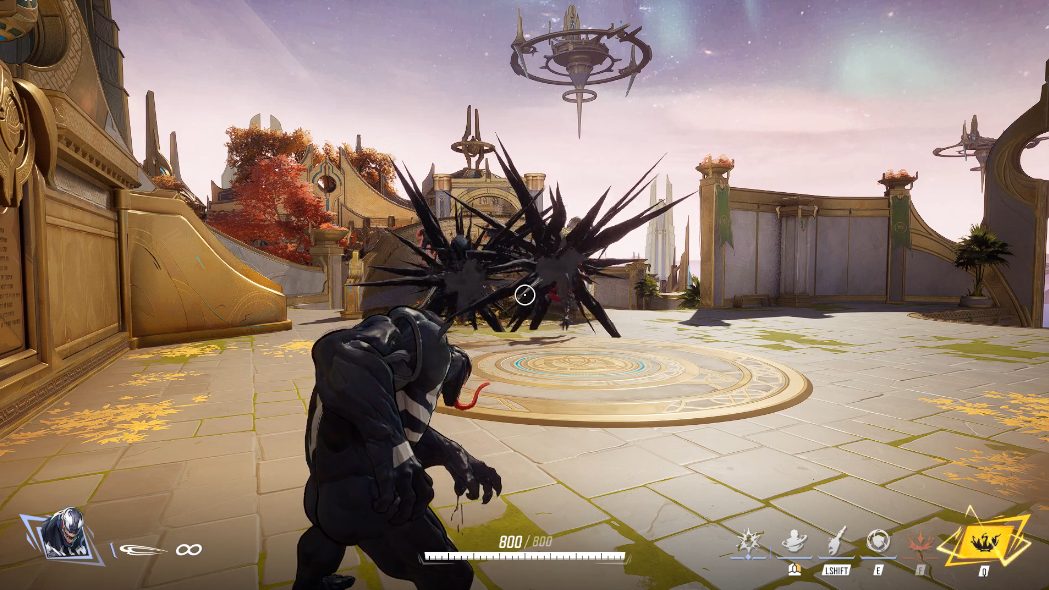1049x590 pixels.
Task: Trigger the red symbiote burst ability
Action: (920, 541)
